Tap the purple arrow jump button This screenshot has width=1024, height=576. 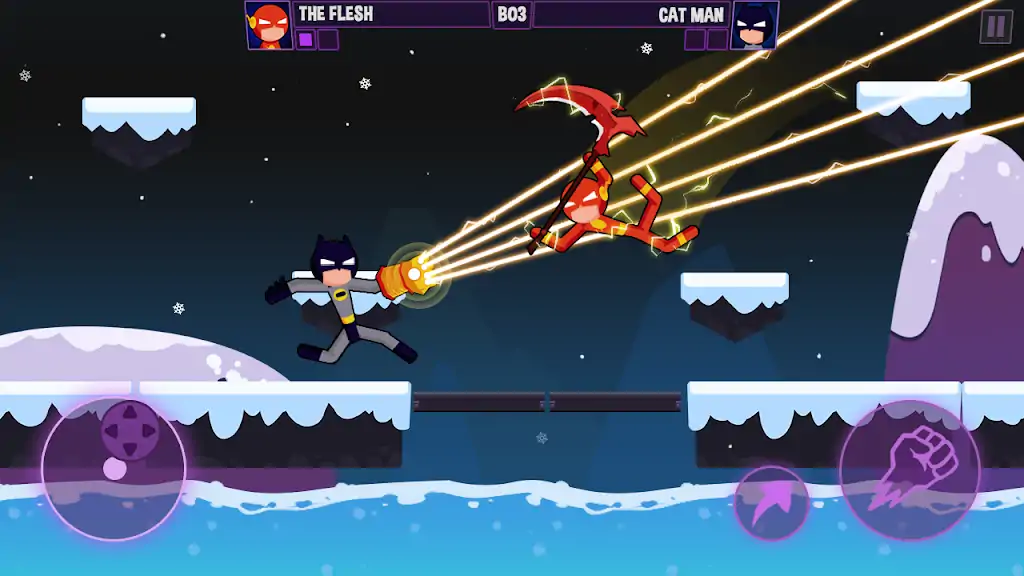tap(771, 503)
